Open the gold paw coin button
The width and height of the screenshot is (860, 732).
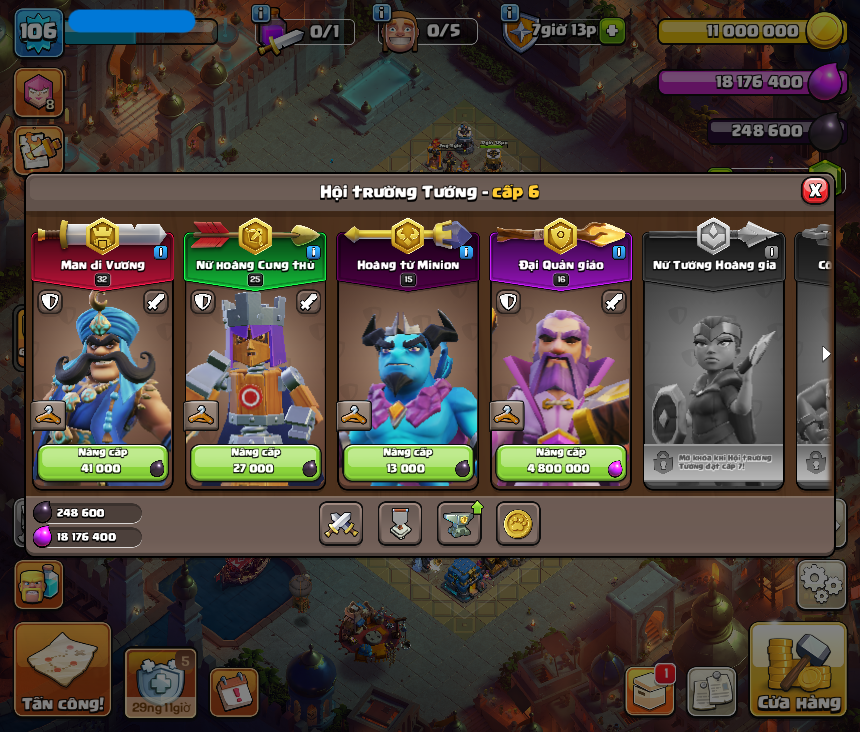(518, 523)
